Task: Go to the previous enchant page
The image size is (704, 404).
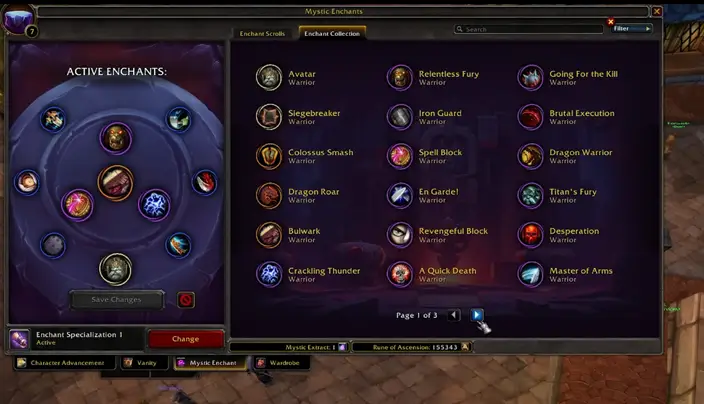Action: pyautogui.click(x=454, y=315)
